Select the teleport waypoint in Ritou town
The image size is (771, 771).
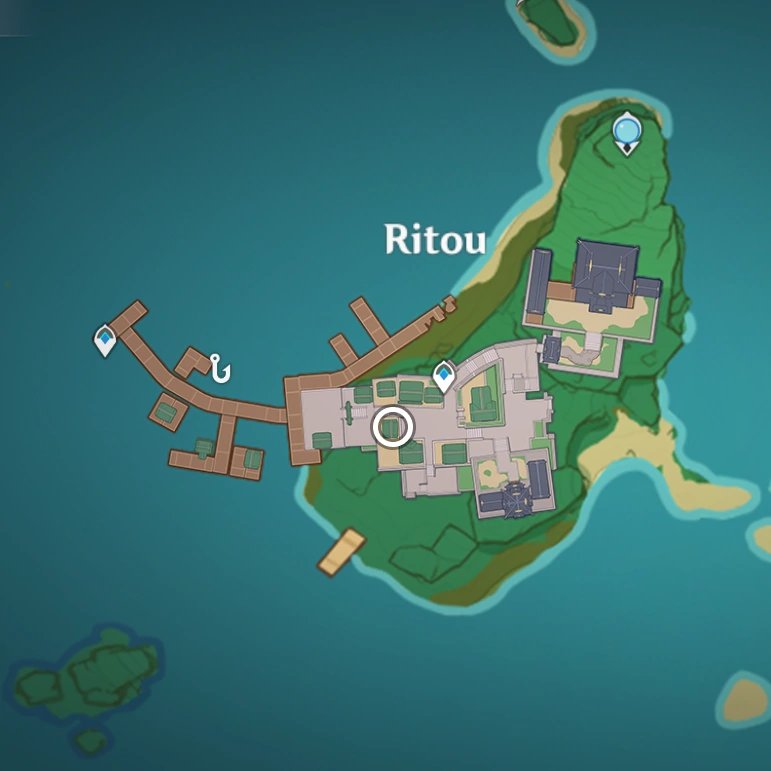point(444,376)
